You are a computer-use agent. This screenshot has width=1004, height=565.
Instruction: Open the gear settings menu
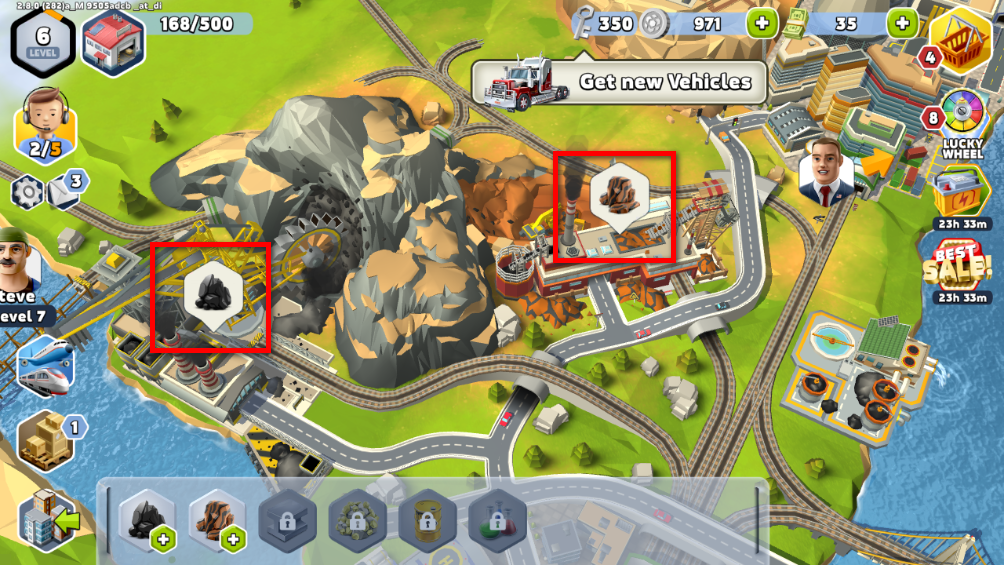[27, 190]
